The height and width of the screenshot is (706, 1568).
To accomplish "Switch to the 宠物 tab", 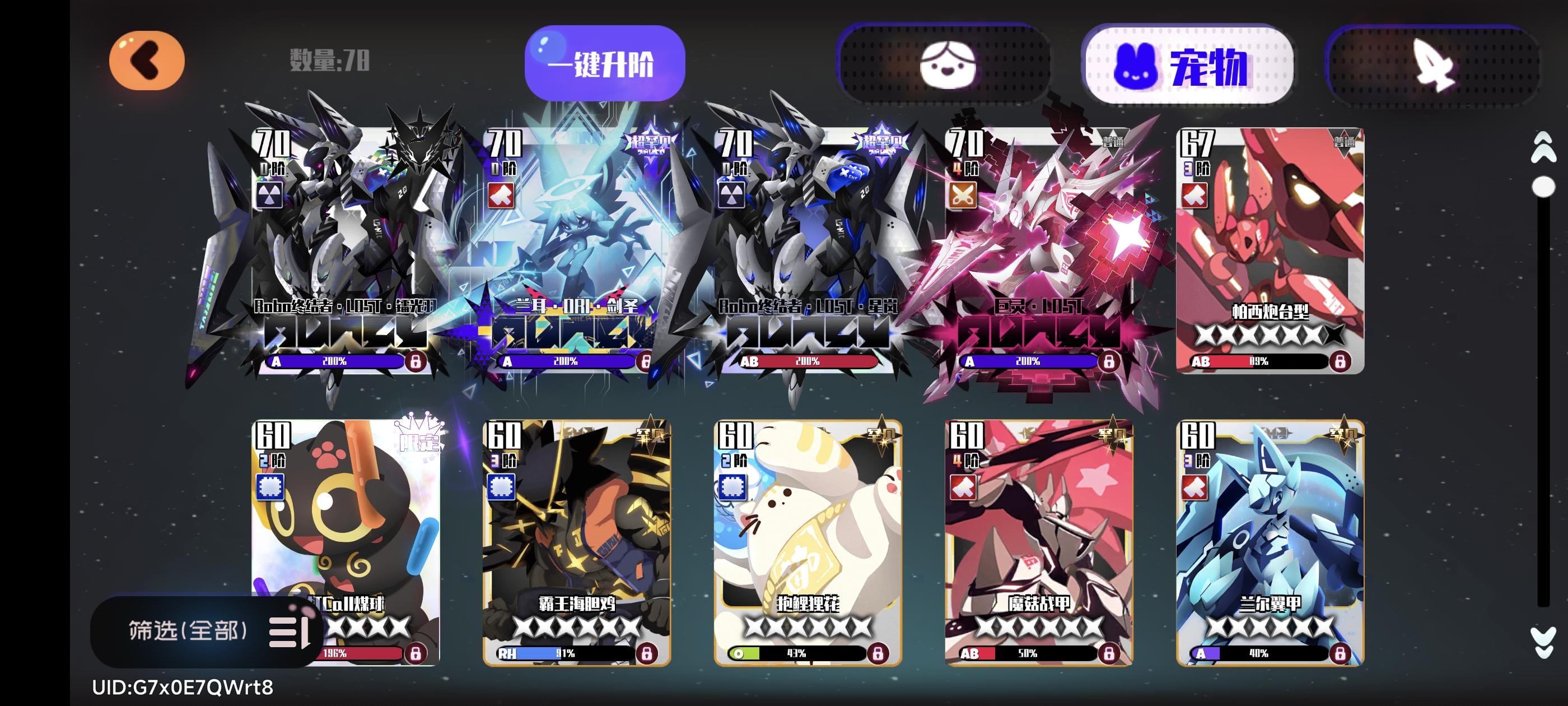I will 1191,66.
